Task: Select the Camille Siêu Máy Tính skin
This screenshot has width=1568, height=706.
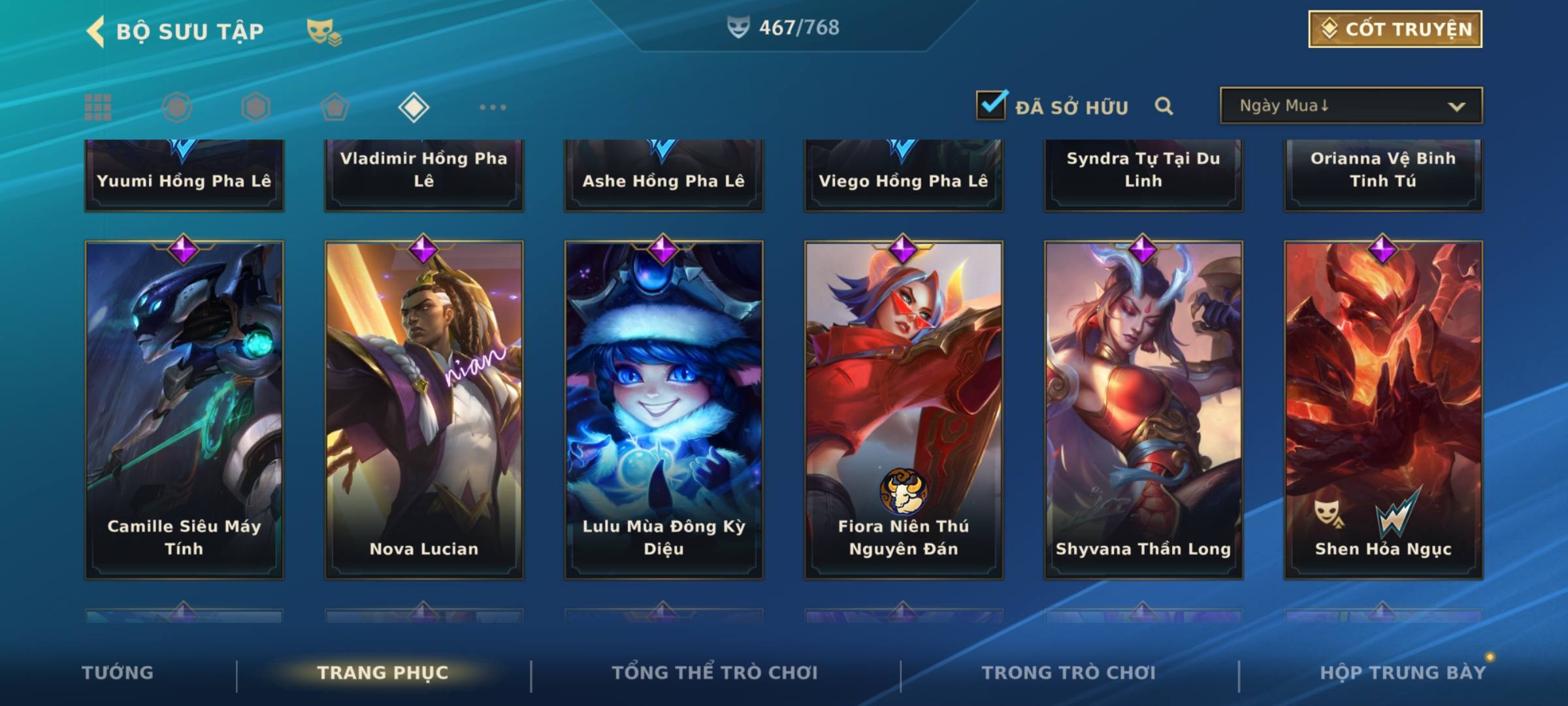Action: tap(184, 410)
